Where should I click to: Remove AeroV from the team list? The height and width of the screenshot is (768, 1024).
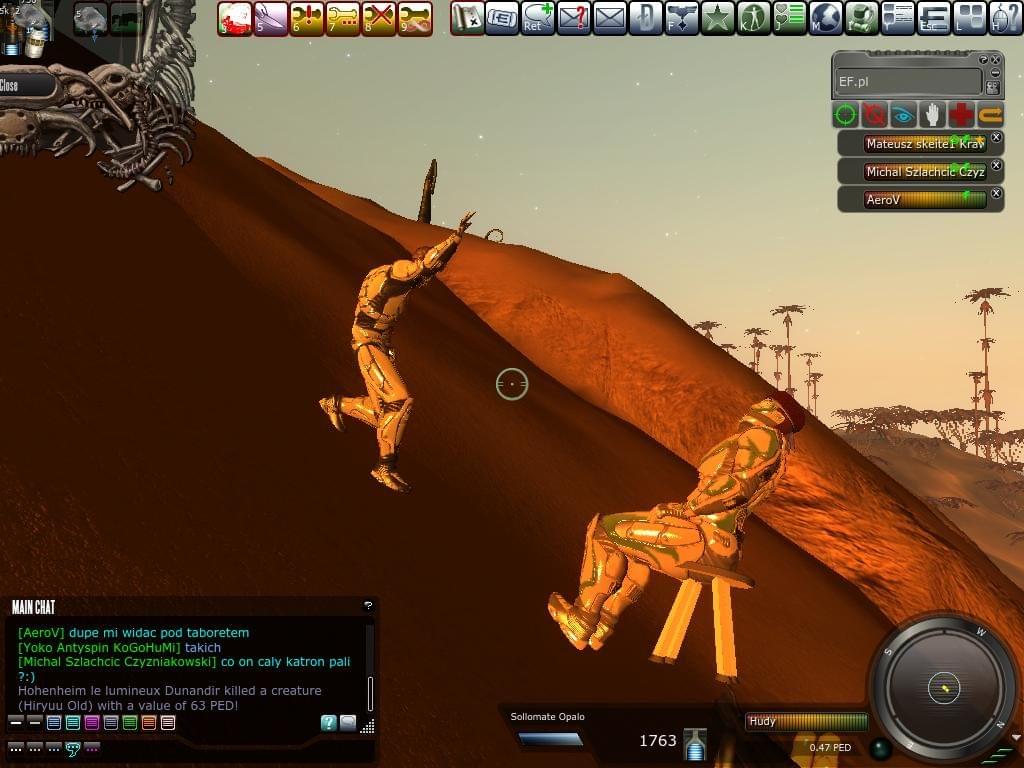click(996, 193)
